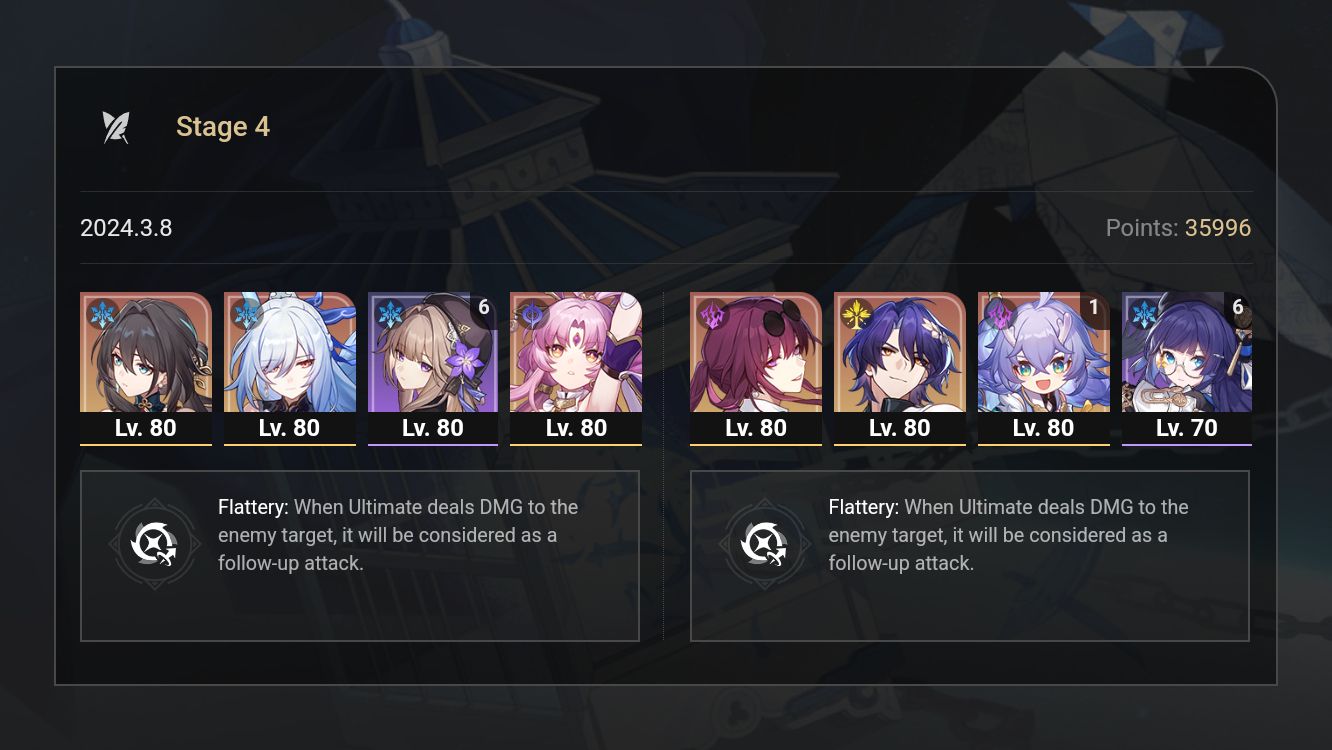
Task: Click Herta's Ice element icon
Action: click(x=386, y=312)
